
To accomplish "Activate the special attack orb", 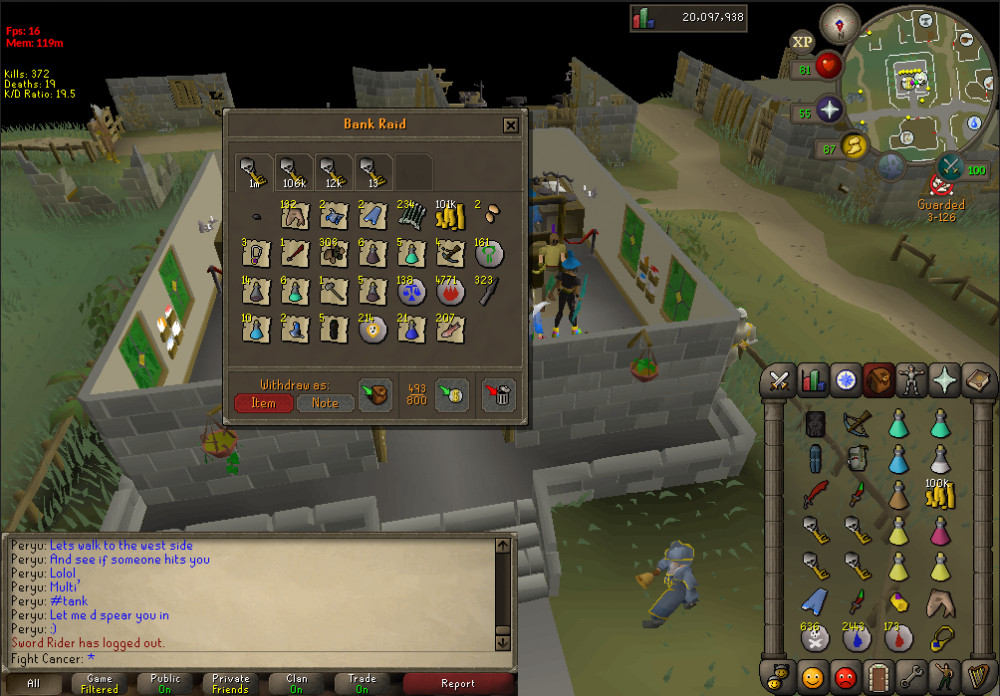I will (x=950, y=168).
